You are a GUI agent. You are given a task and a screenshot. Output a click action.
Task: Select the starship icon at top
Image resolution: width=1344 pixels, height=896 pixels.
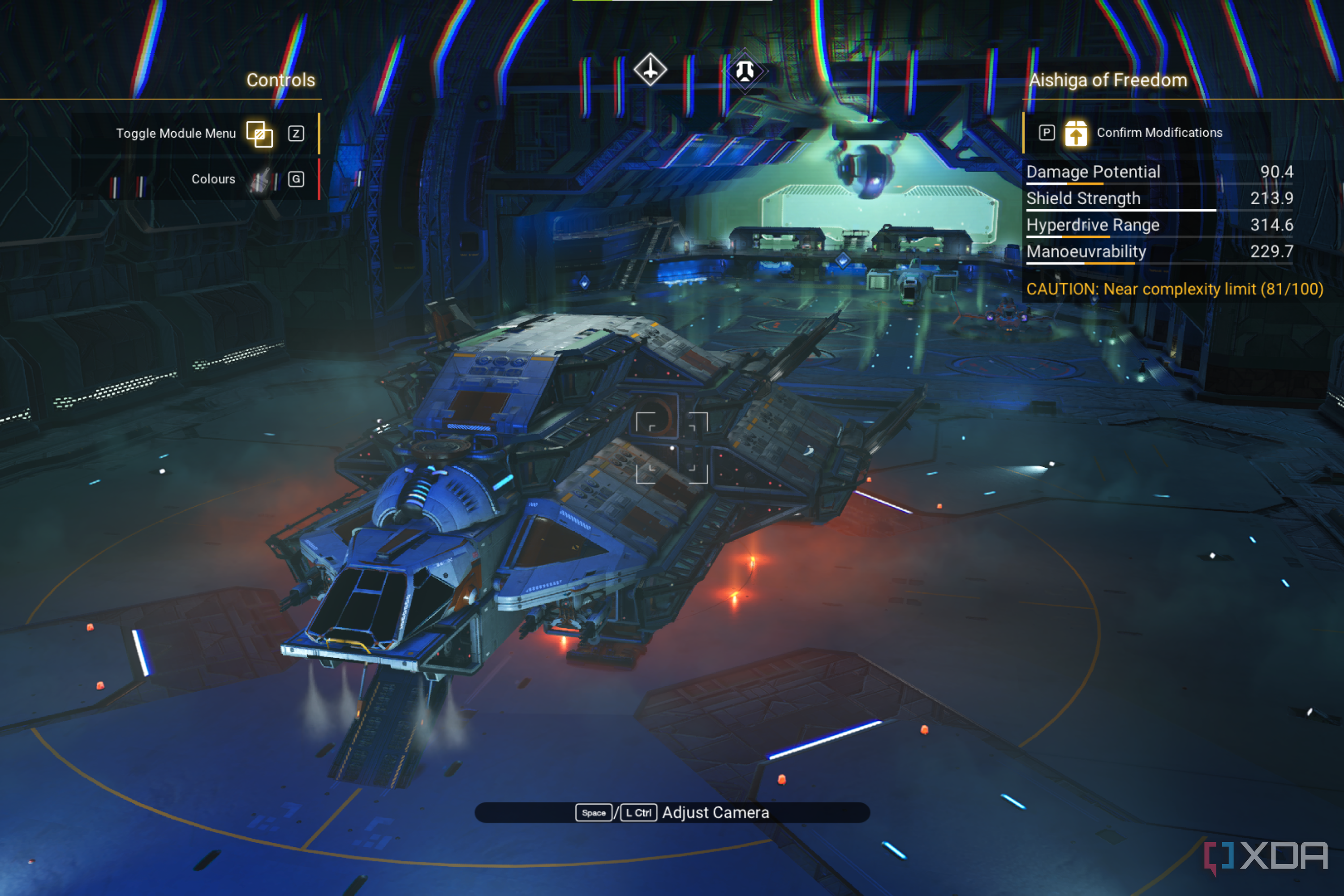(x=650, y=70)
